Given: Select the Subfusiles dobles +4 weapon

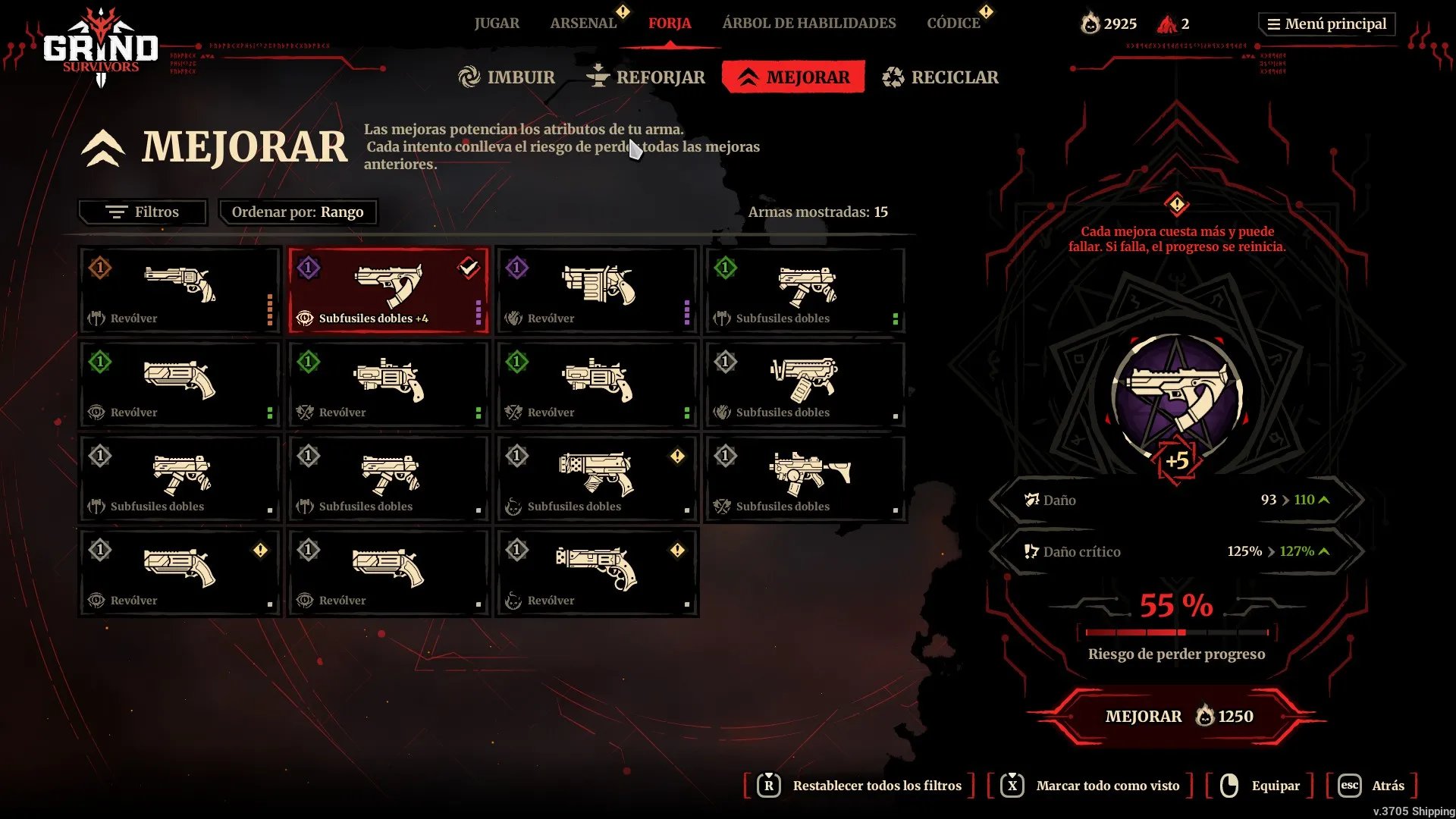Looking at the screenshot, I should 388,290.
